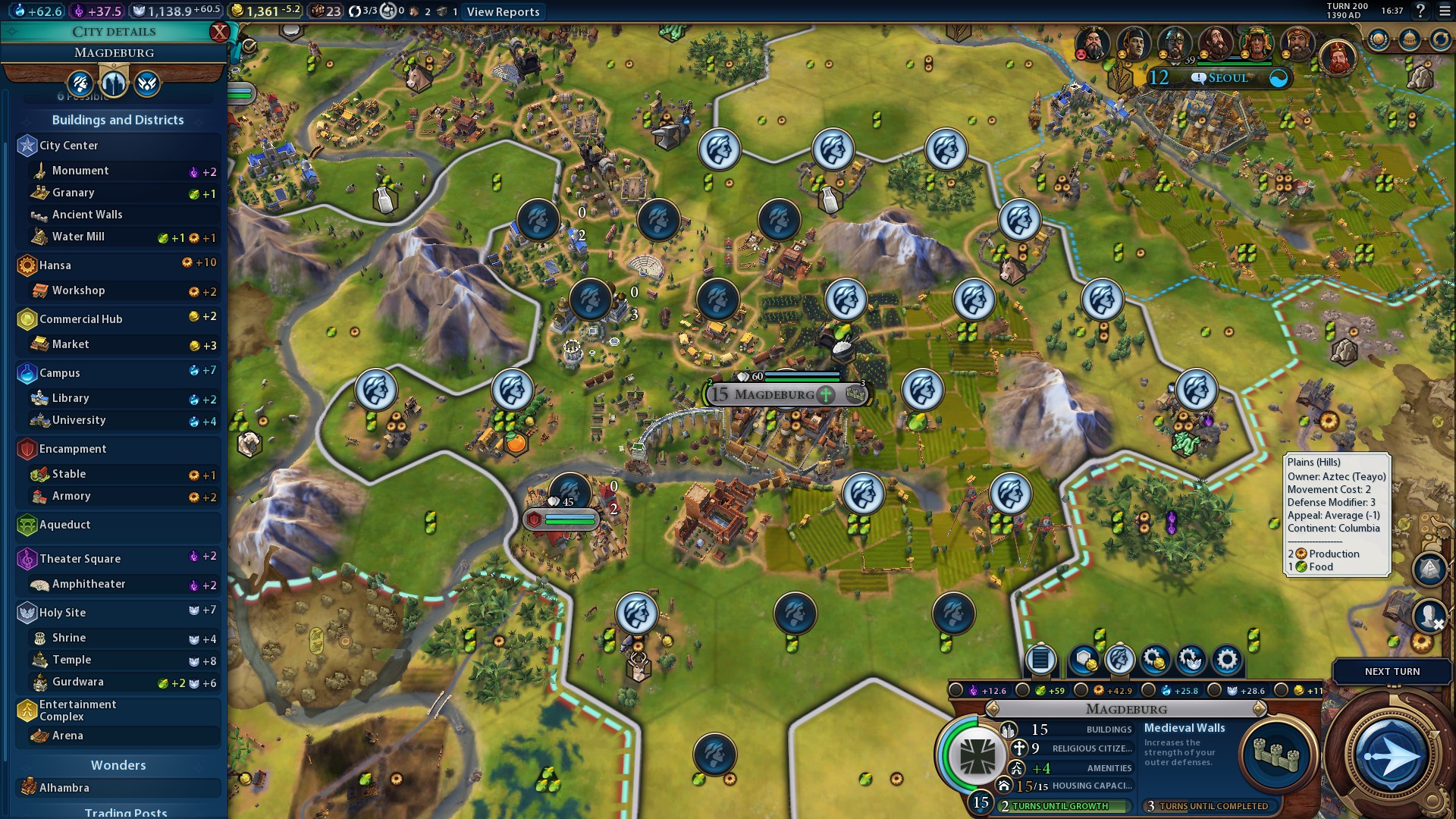
Task: Toggle manage citizens head icon
Action: 1119,660
